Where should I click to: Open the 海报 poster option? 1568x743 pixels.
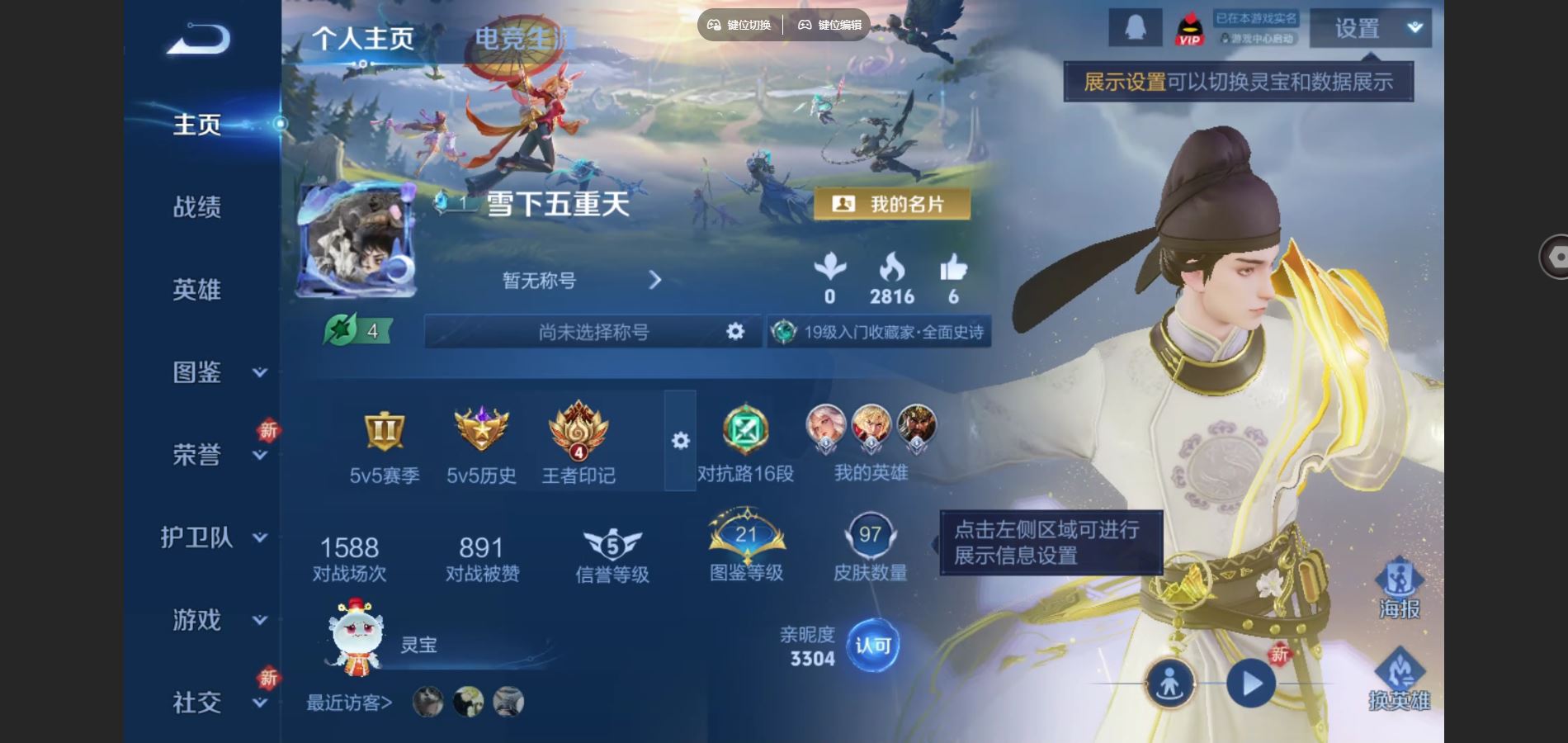(x=1399, y=589)
